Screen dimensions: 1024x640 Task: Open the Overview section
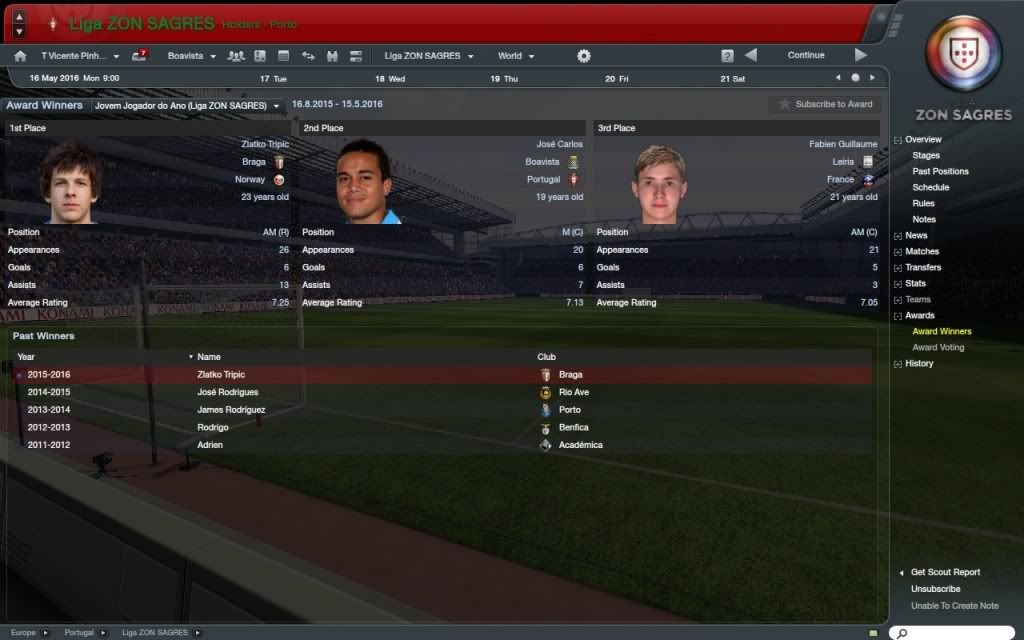(x=923, y=140)
